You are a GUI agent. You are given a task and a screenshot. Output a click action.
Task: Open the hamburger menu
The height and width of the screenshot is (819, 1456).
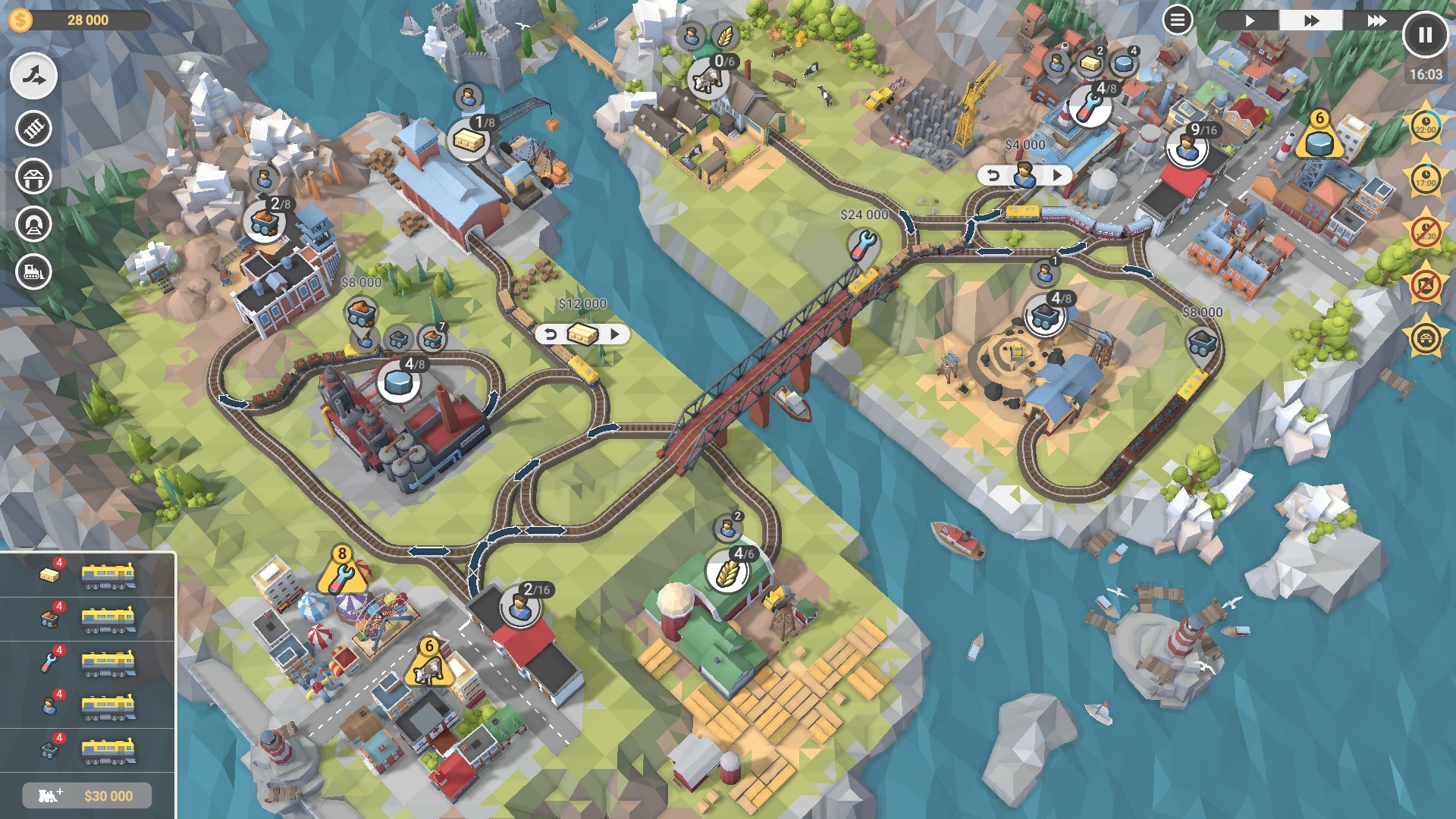(1177, 20)
